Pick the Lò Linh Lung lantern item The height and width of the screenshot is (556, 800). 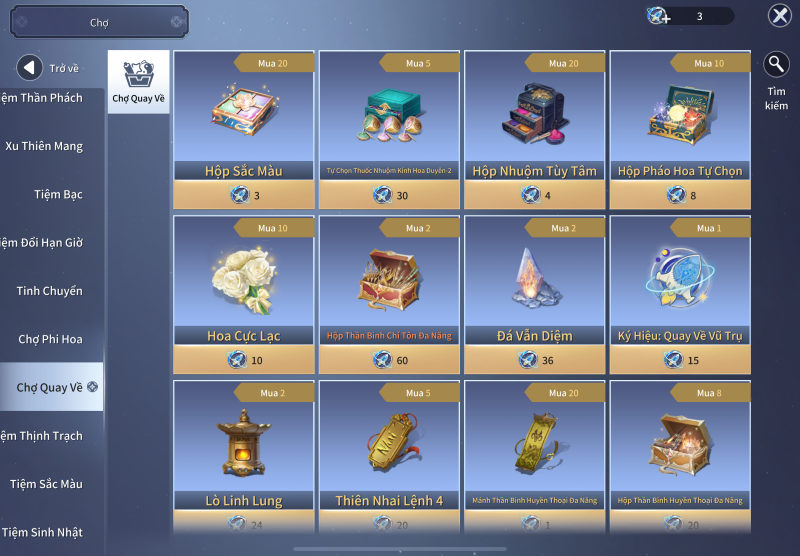[x=244, y=448]
